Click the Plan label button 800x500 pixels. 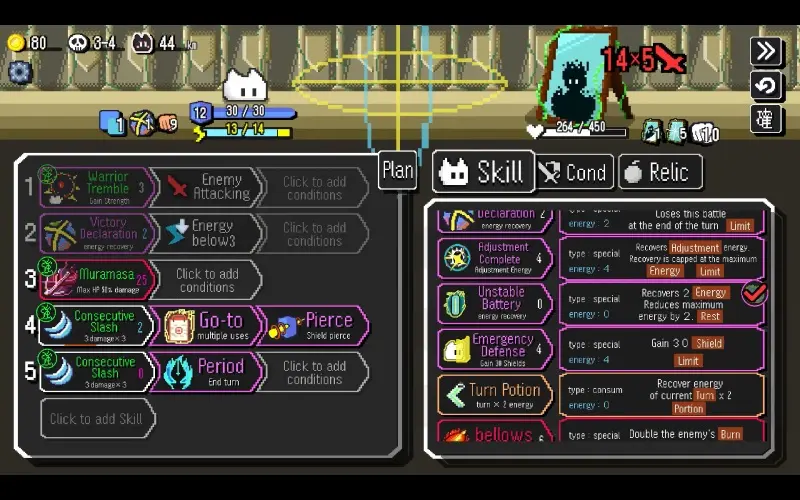tap(398, 170)
